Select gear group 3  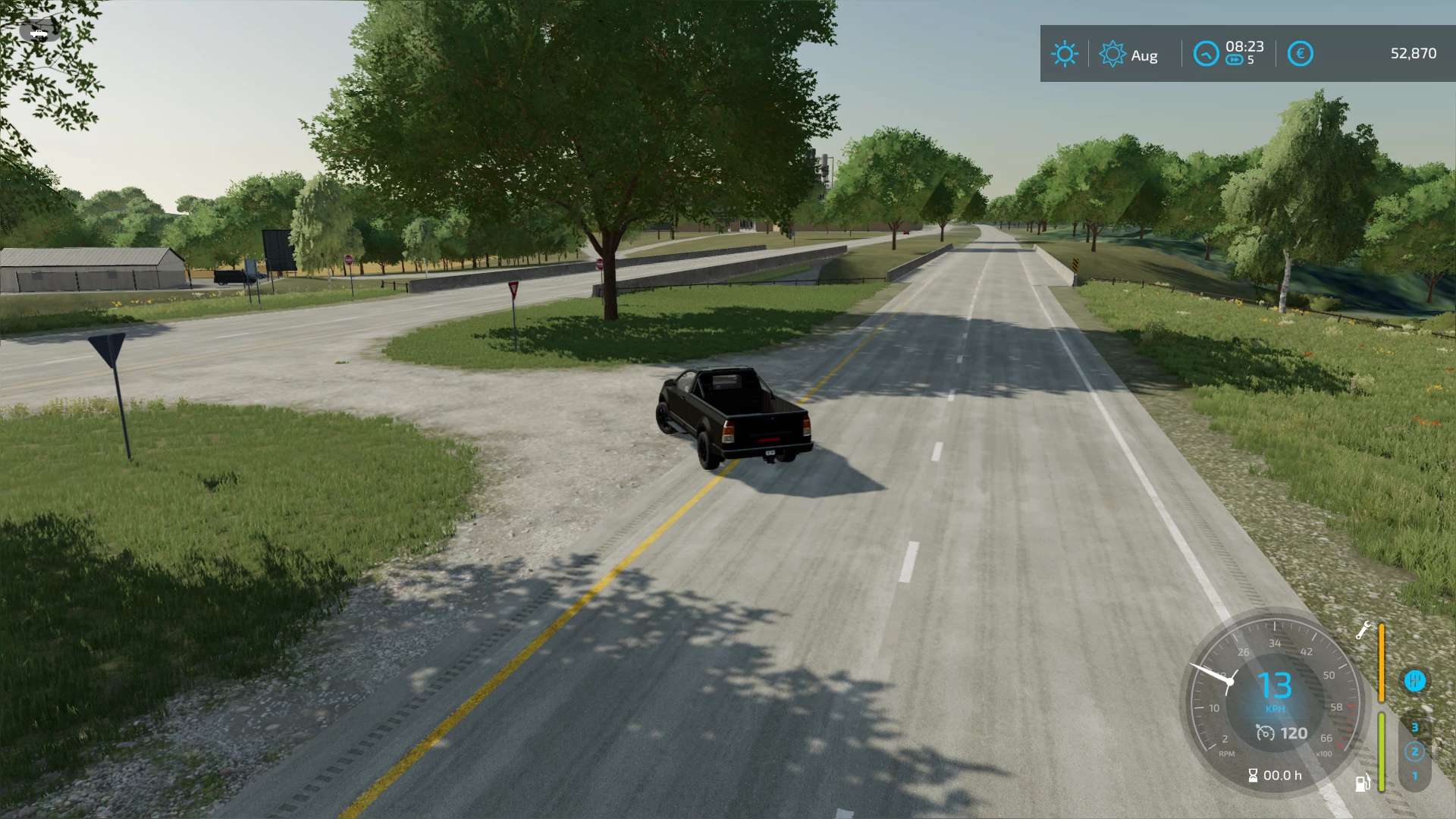pos(1414,727)
